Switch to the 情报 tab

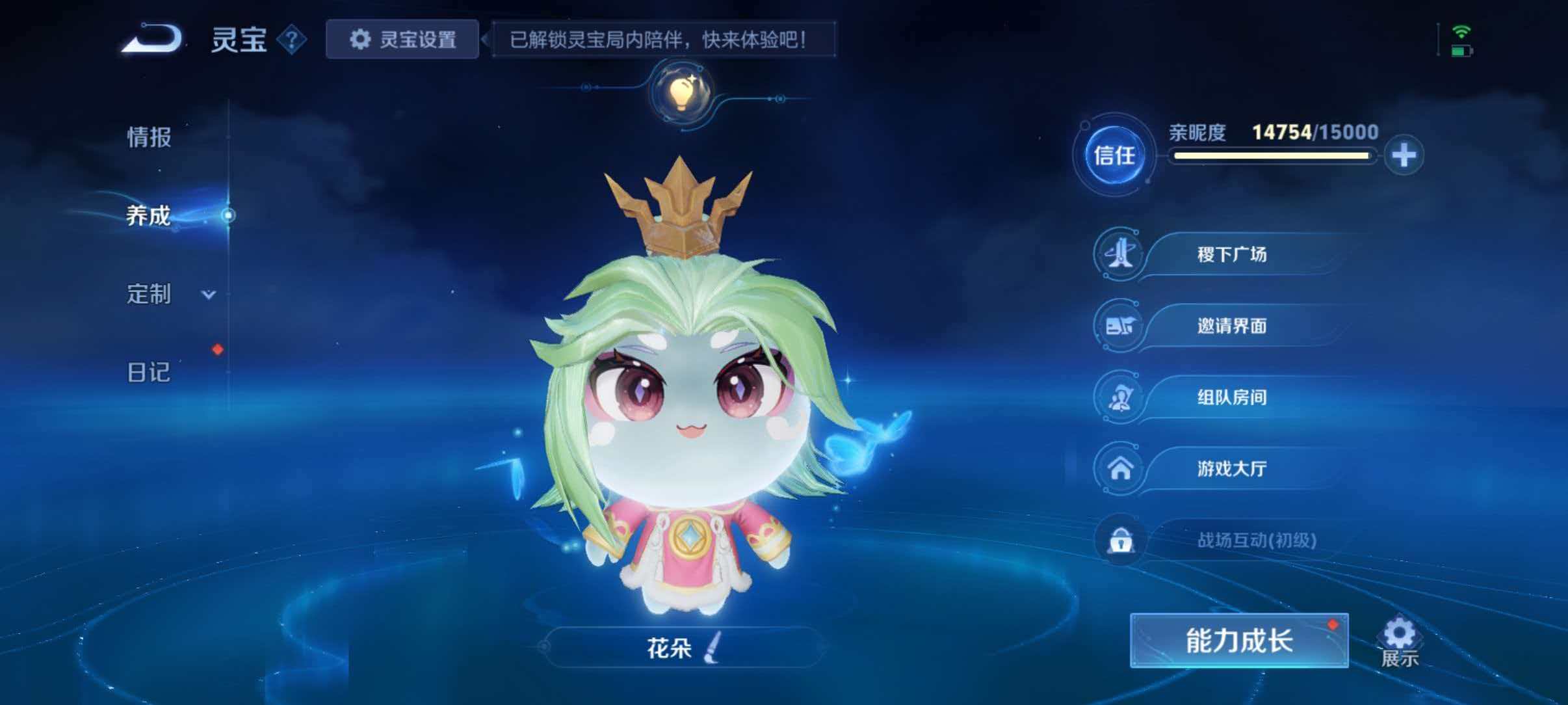147,137
